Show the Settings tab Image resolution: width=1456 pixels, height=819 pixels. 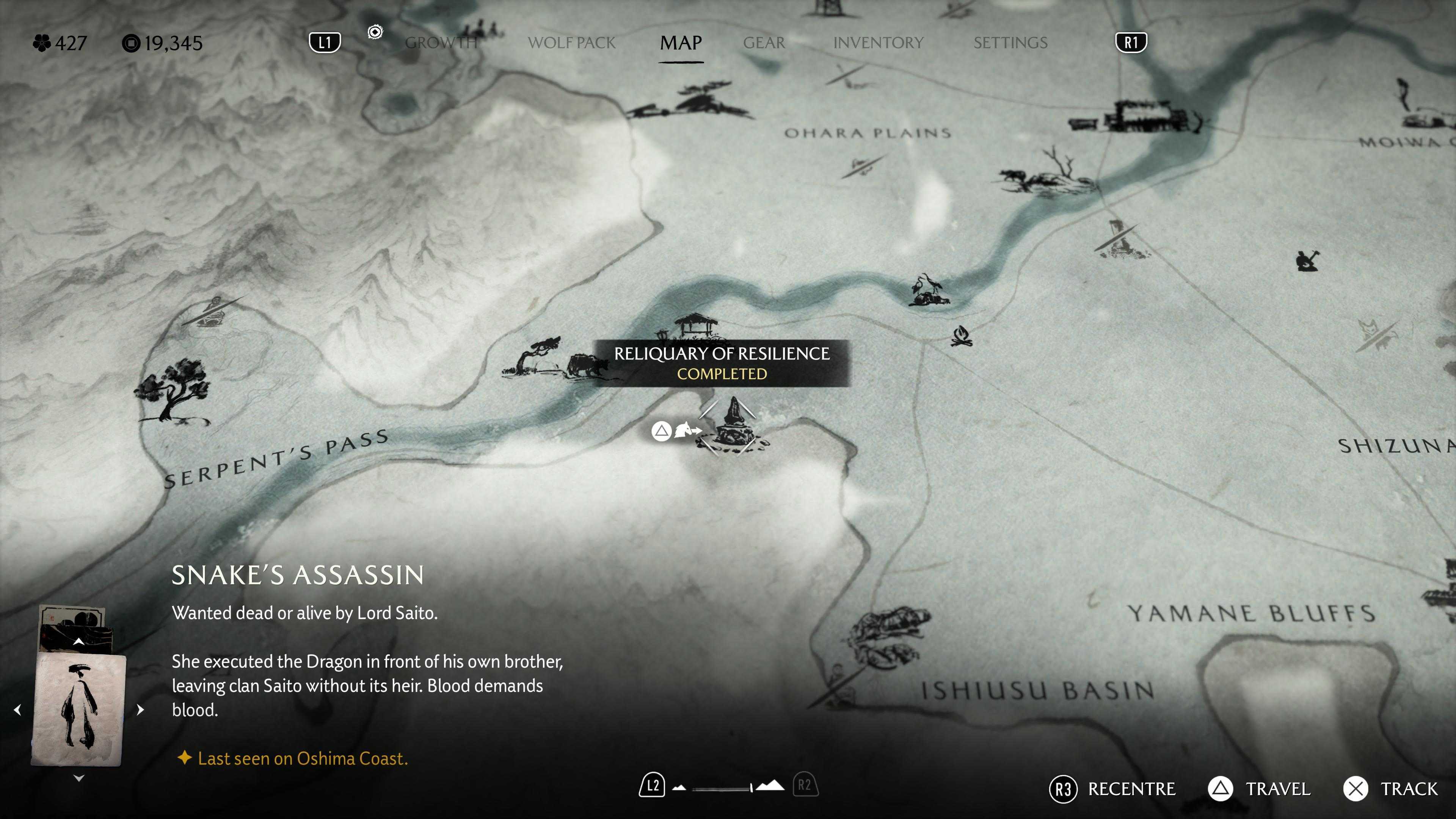click(1010, 42)
